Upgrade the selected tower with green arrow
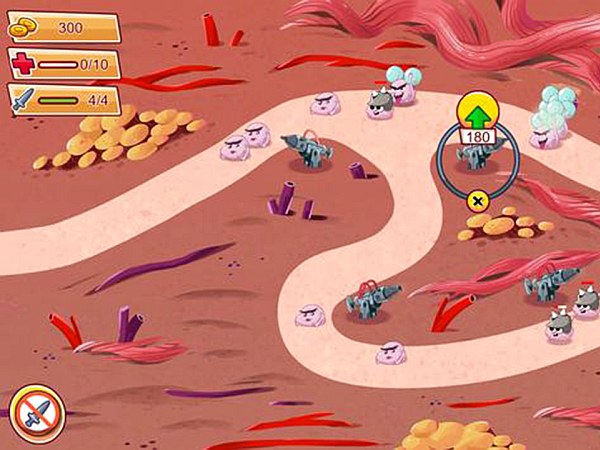Screen dimensions: 600x450 click(477, 108)
